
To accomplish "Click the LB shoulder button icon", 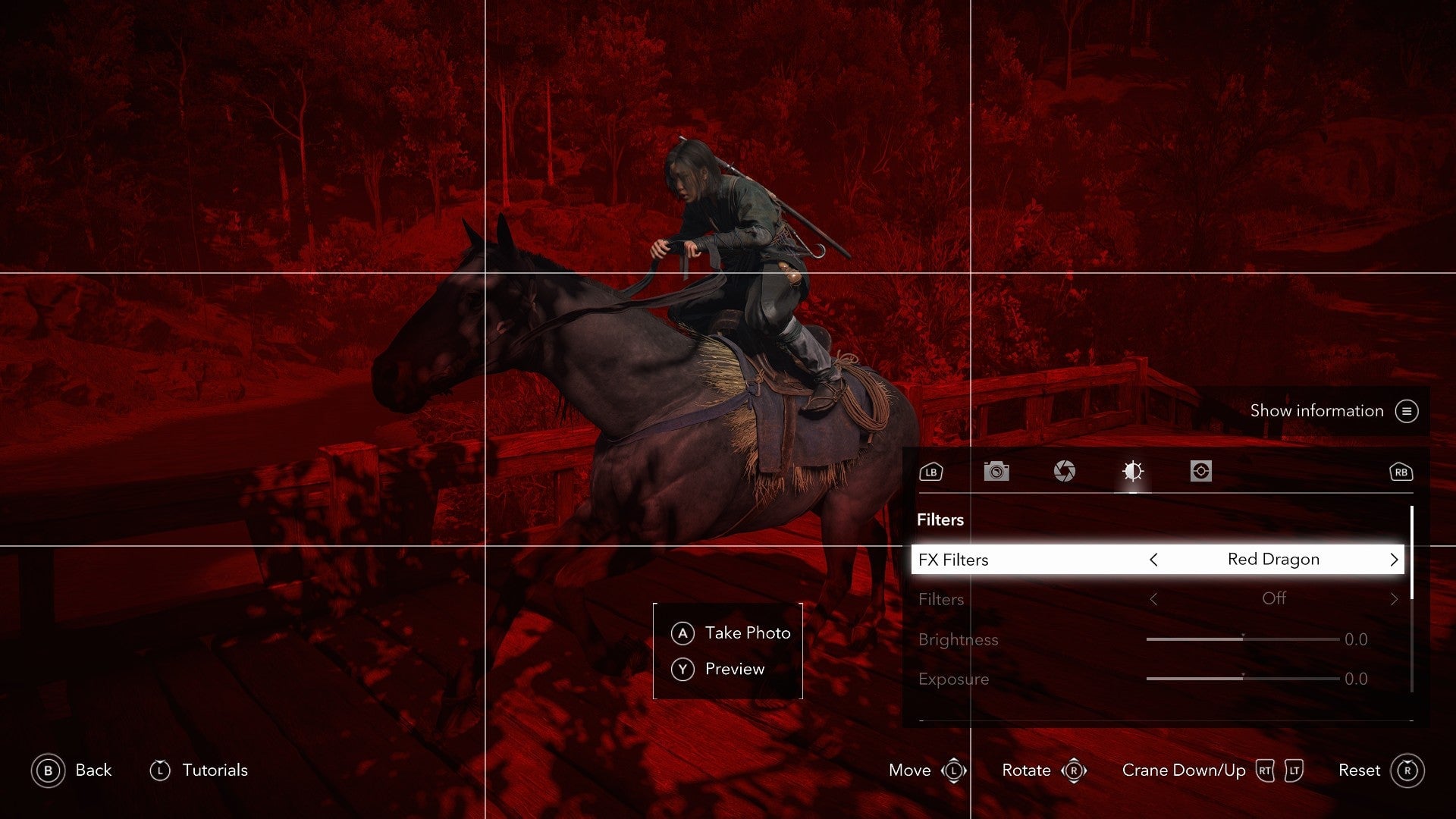I will click(x=930, y=472).
